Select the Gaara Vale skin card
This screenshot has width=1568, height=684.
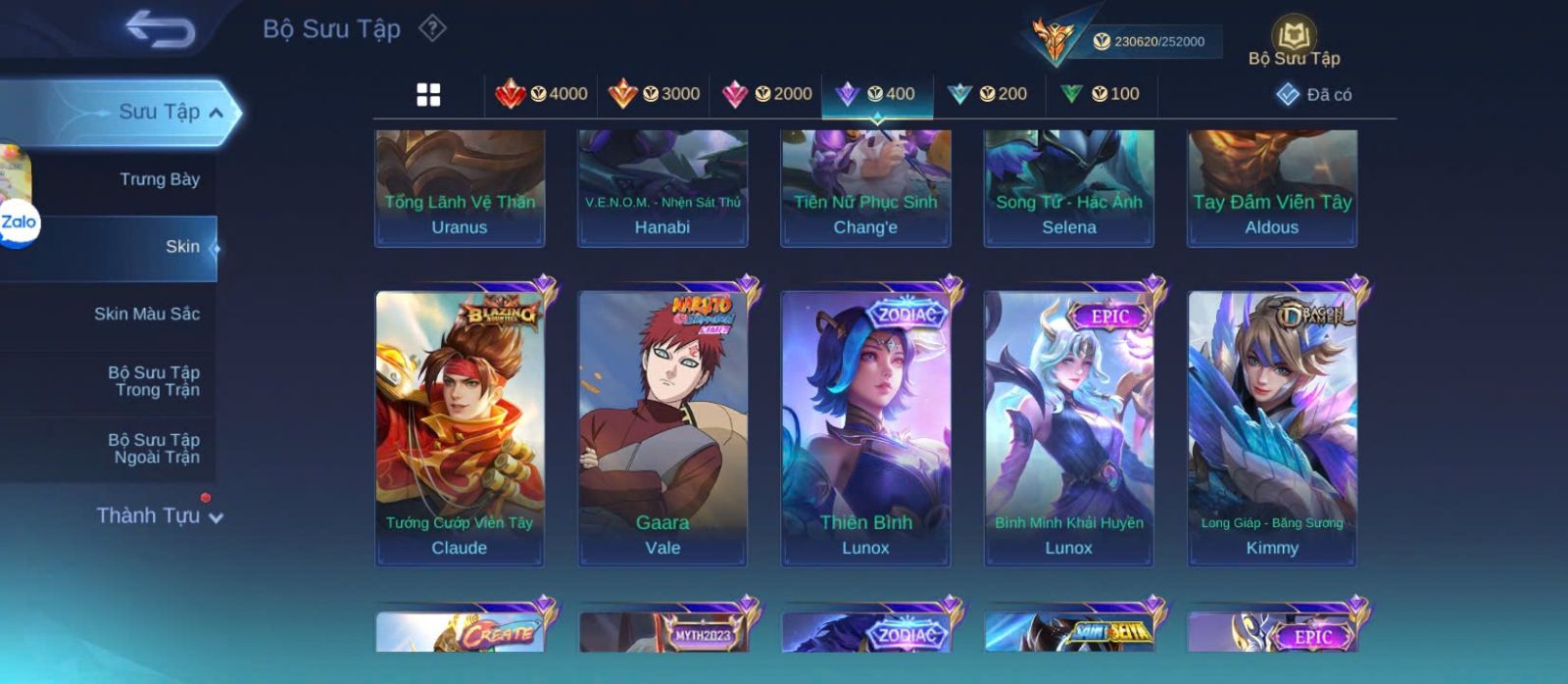pyautogui.click(x=662, y=427)
